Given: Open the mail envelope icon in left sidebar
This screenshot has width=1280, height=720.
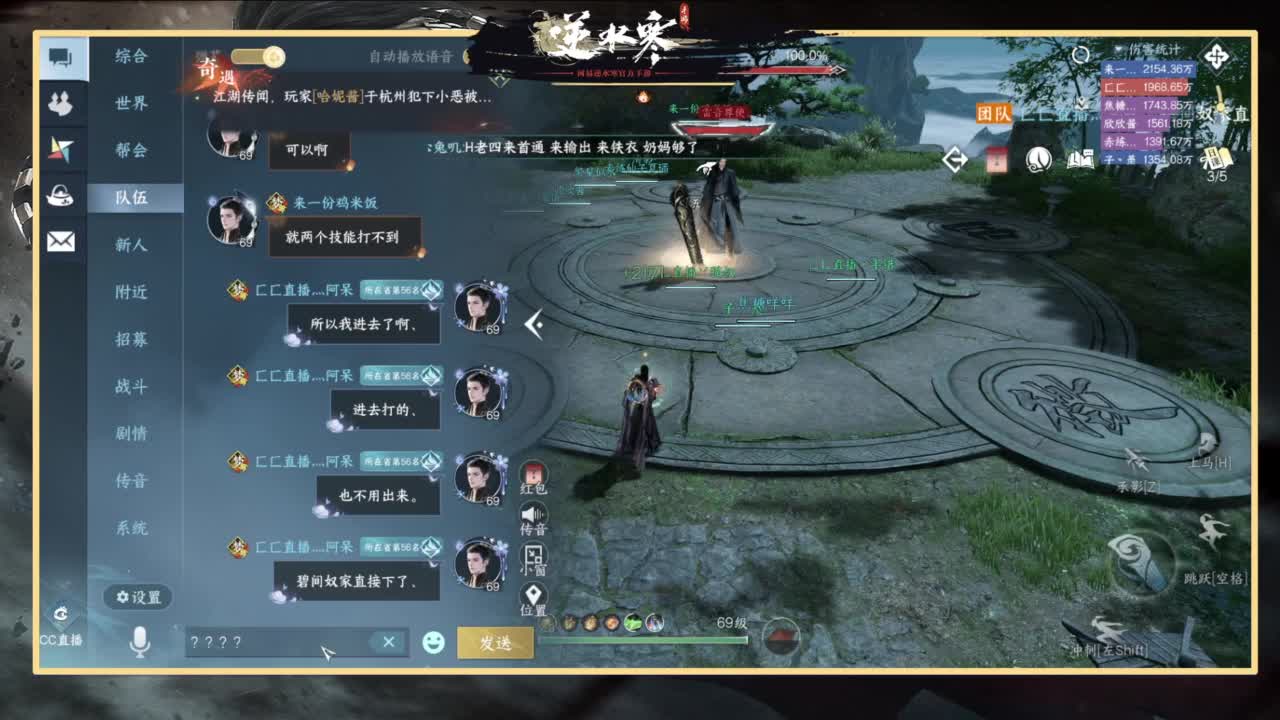Looking at the screenshot, I should (x=60, y=240).
